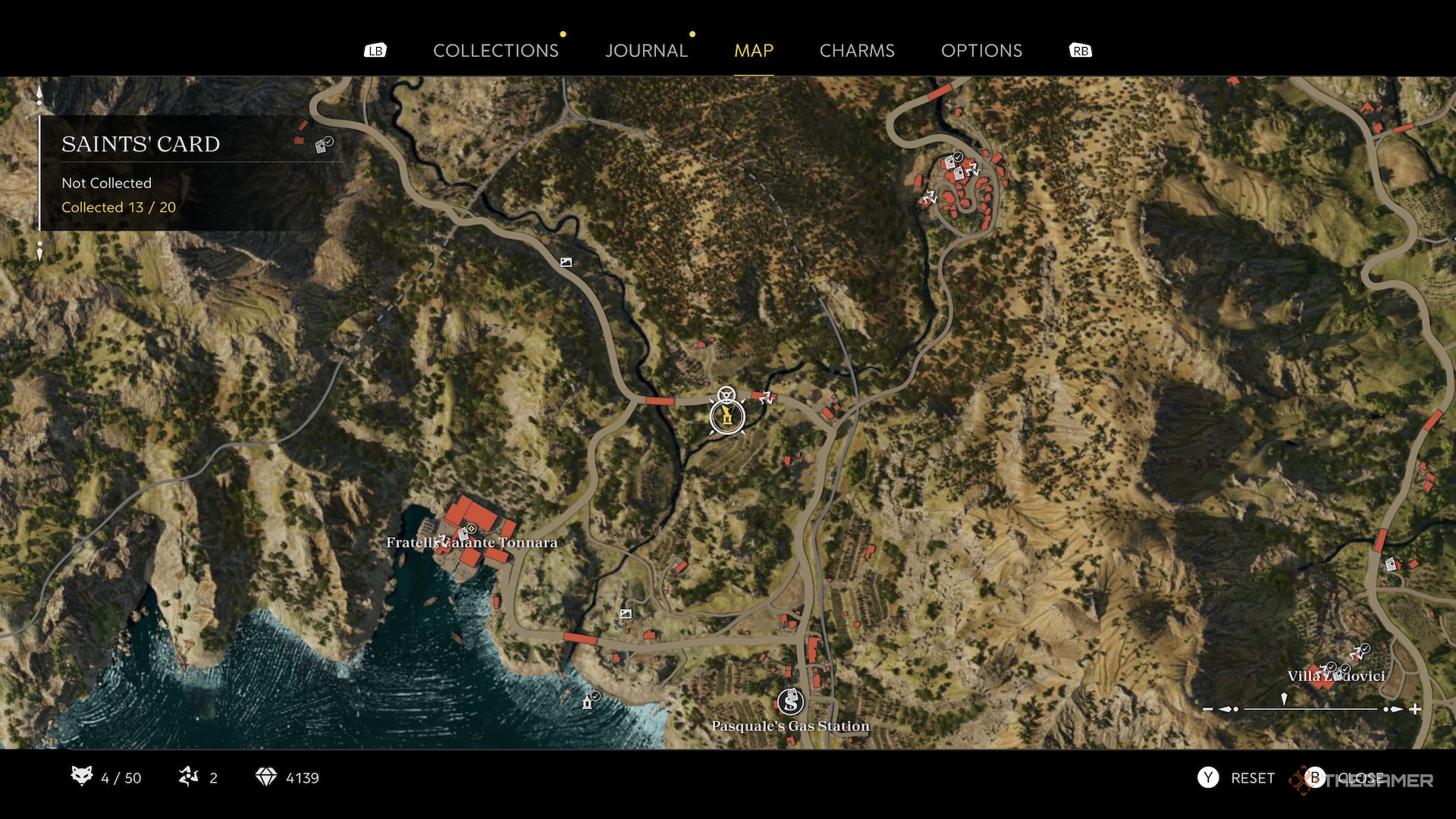Select the photo marker near the southern bridge

(x=626, y=614)
